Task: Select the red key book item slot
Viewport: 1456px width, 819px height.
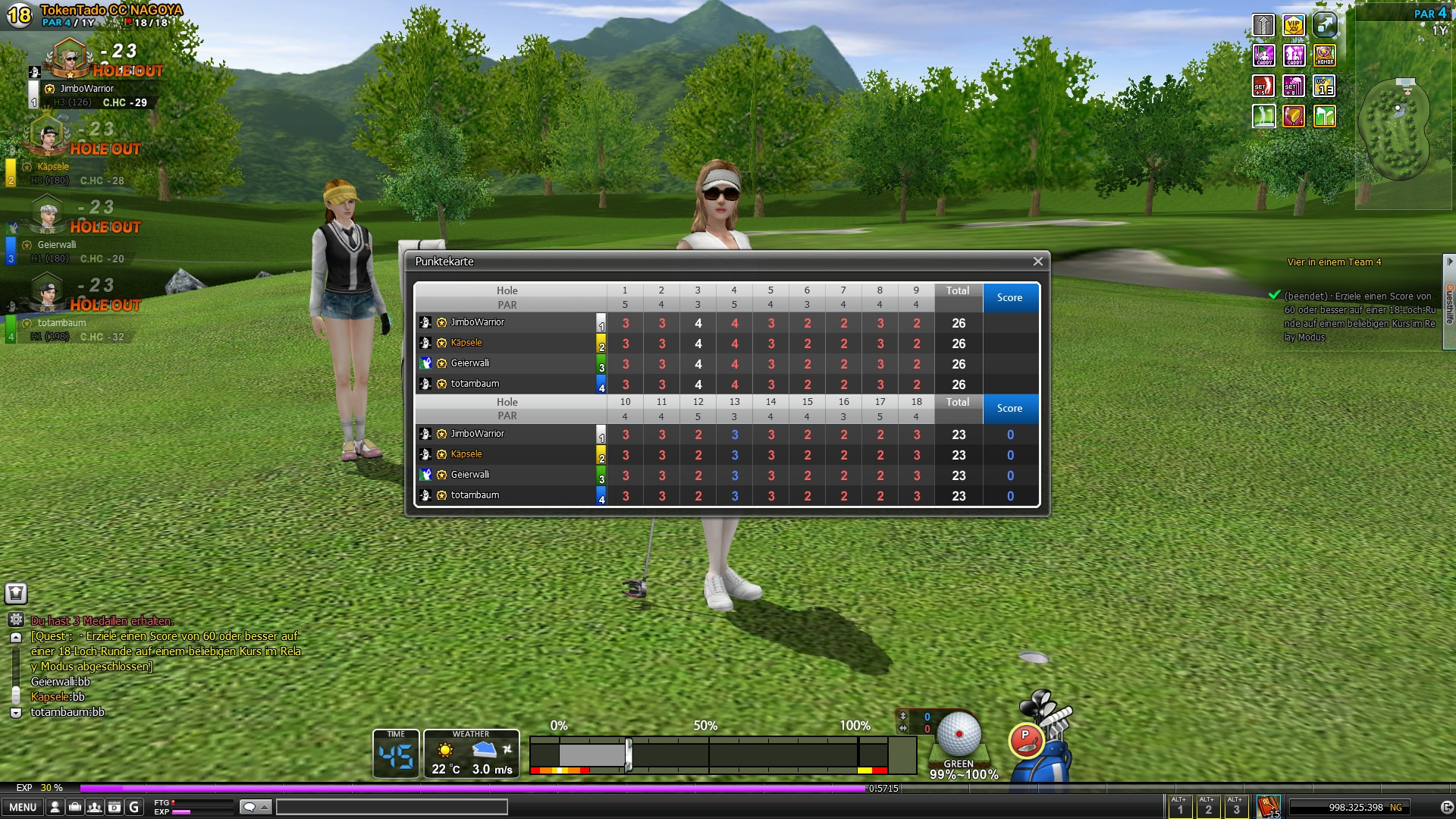Action: [1267, 807]
